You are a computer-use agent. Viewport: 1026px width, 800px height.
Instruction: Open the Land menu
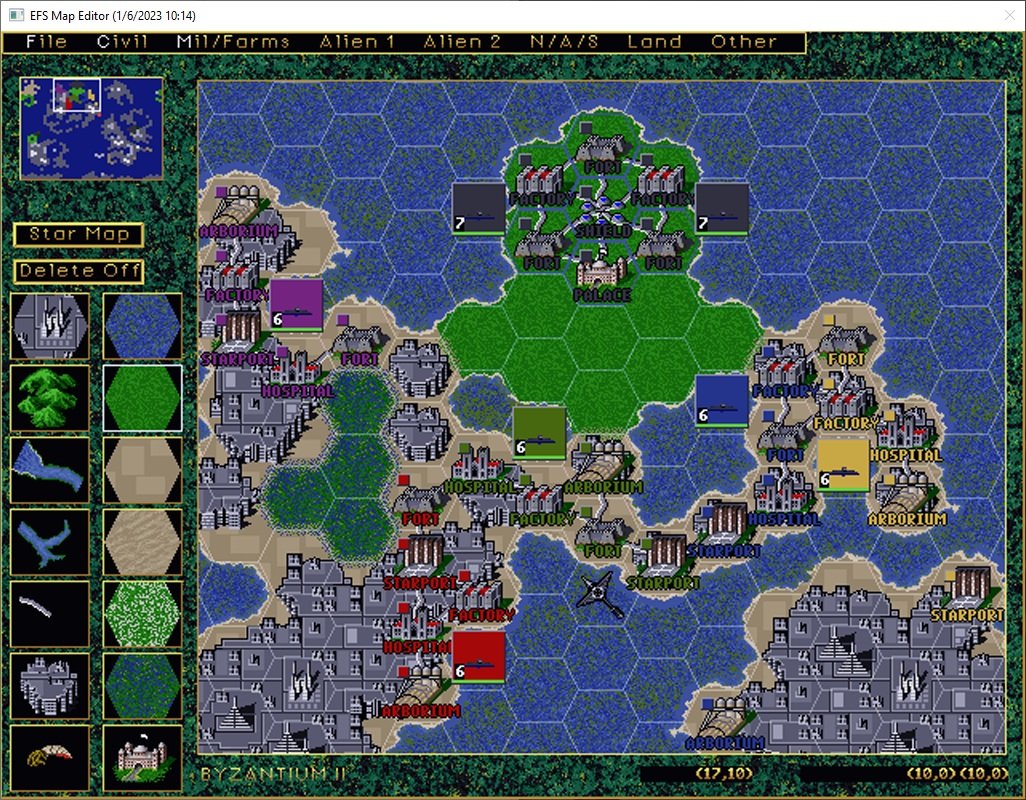point(654,42)
